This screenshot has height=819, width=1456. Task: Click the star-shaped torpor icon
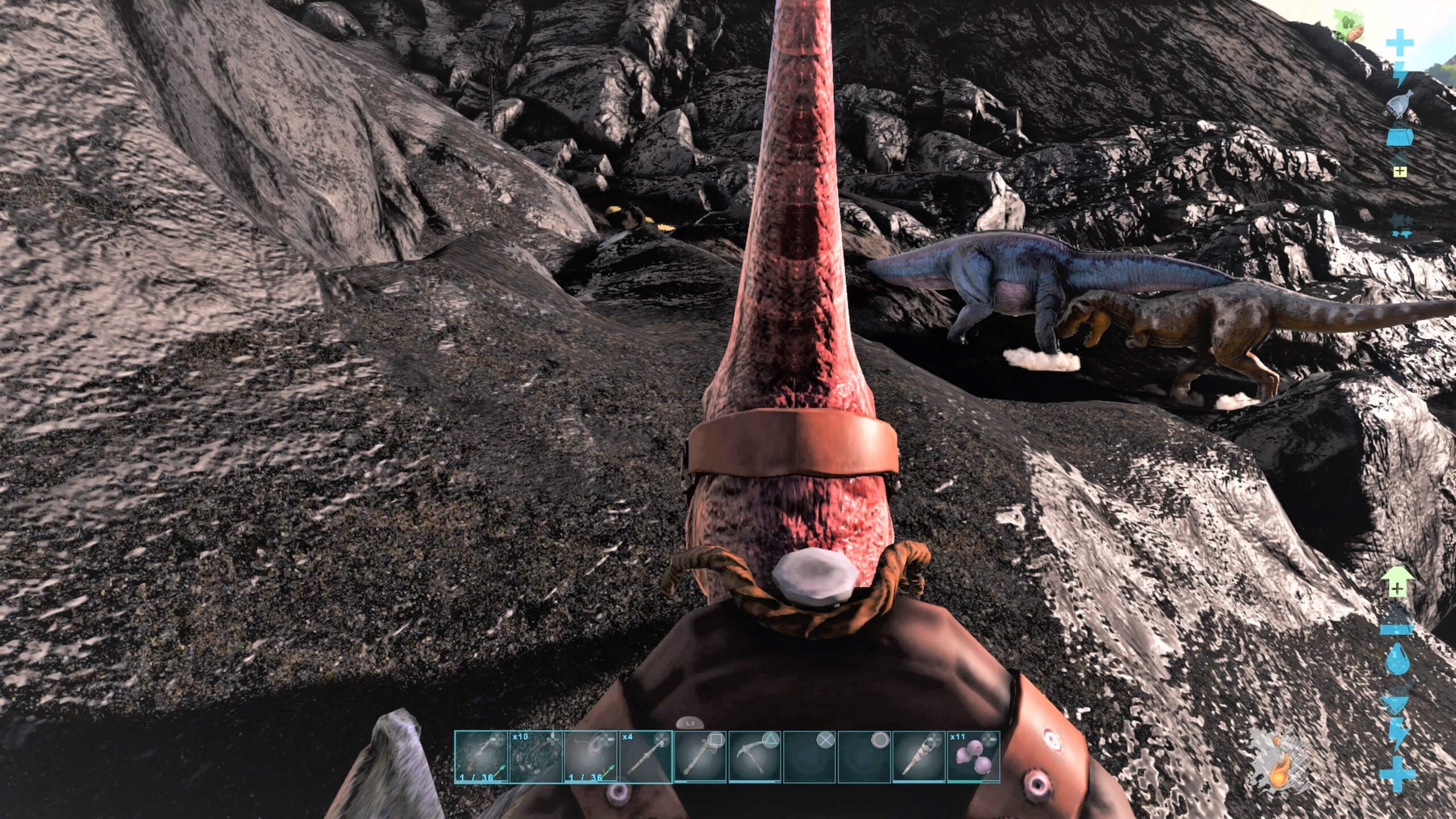tap(1397, 225)
